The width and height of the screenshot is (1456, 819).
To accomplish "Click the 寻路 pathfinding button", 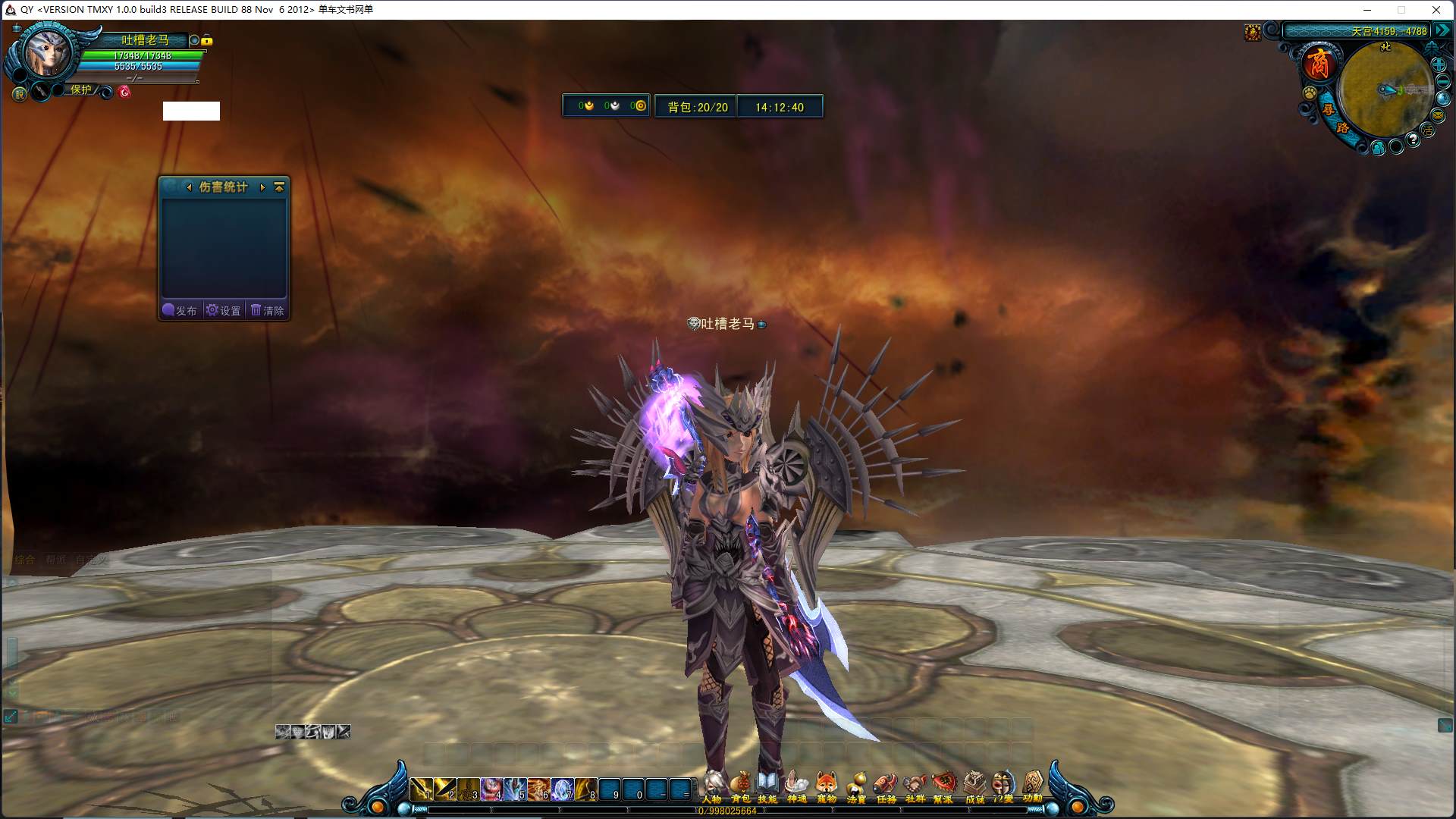I will coord(1335,118).
